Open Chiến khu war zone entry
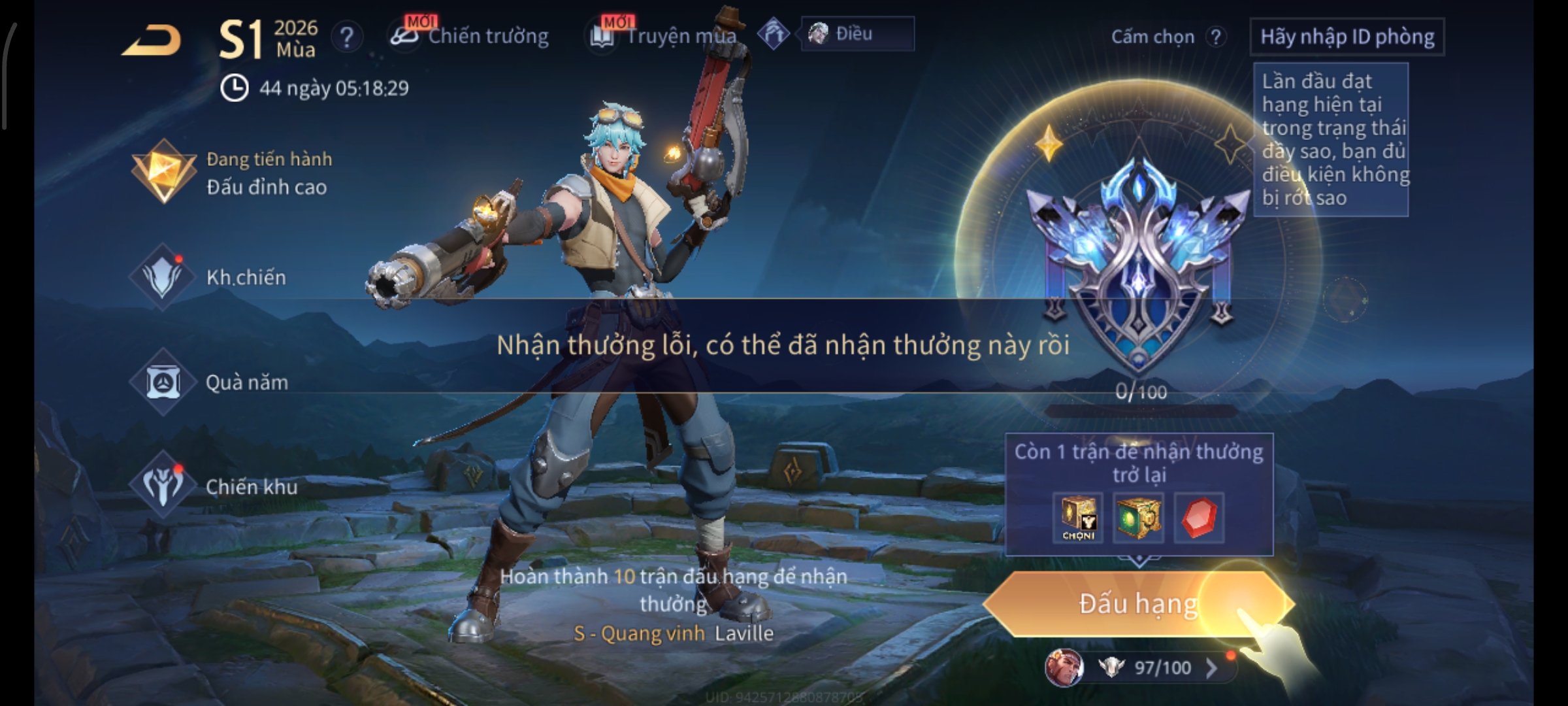This screenshot has width=1568, height=706. (214, 486)
